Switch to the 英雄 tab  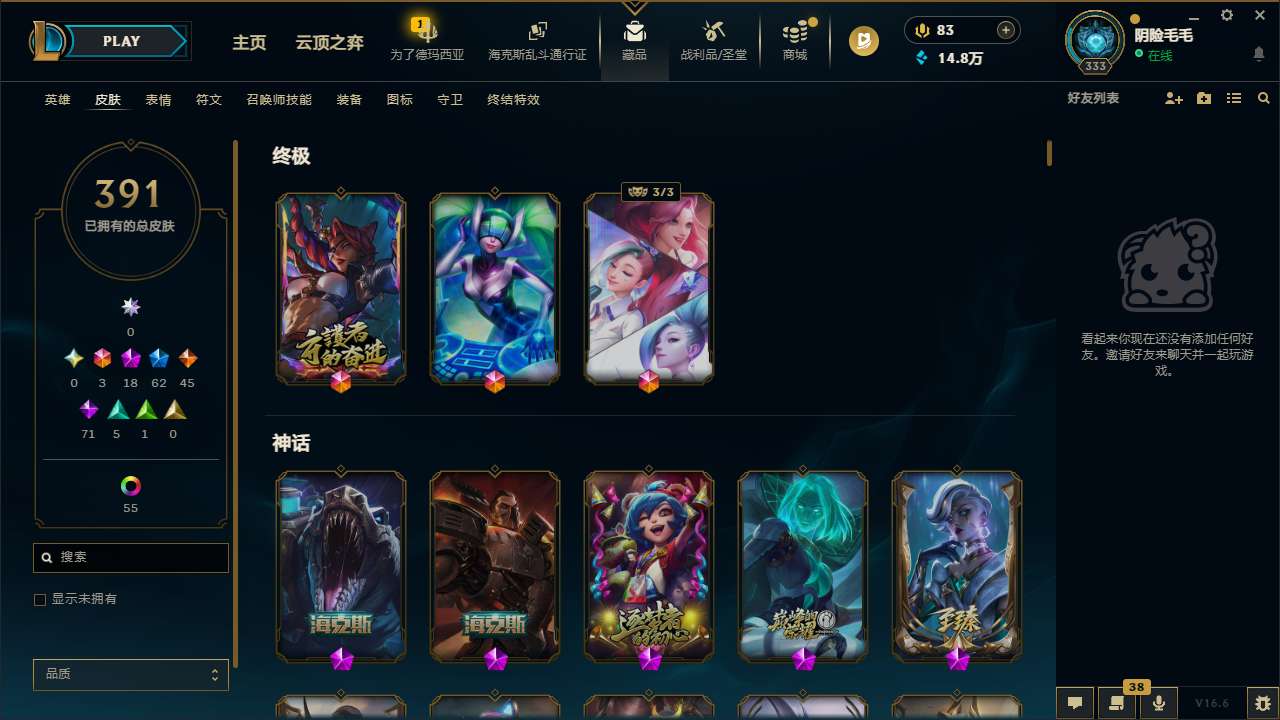tap(57, 100)
